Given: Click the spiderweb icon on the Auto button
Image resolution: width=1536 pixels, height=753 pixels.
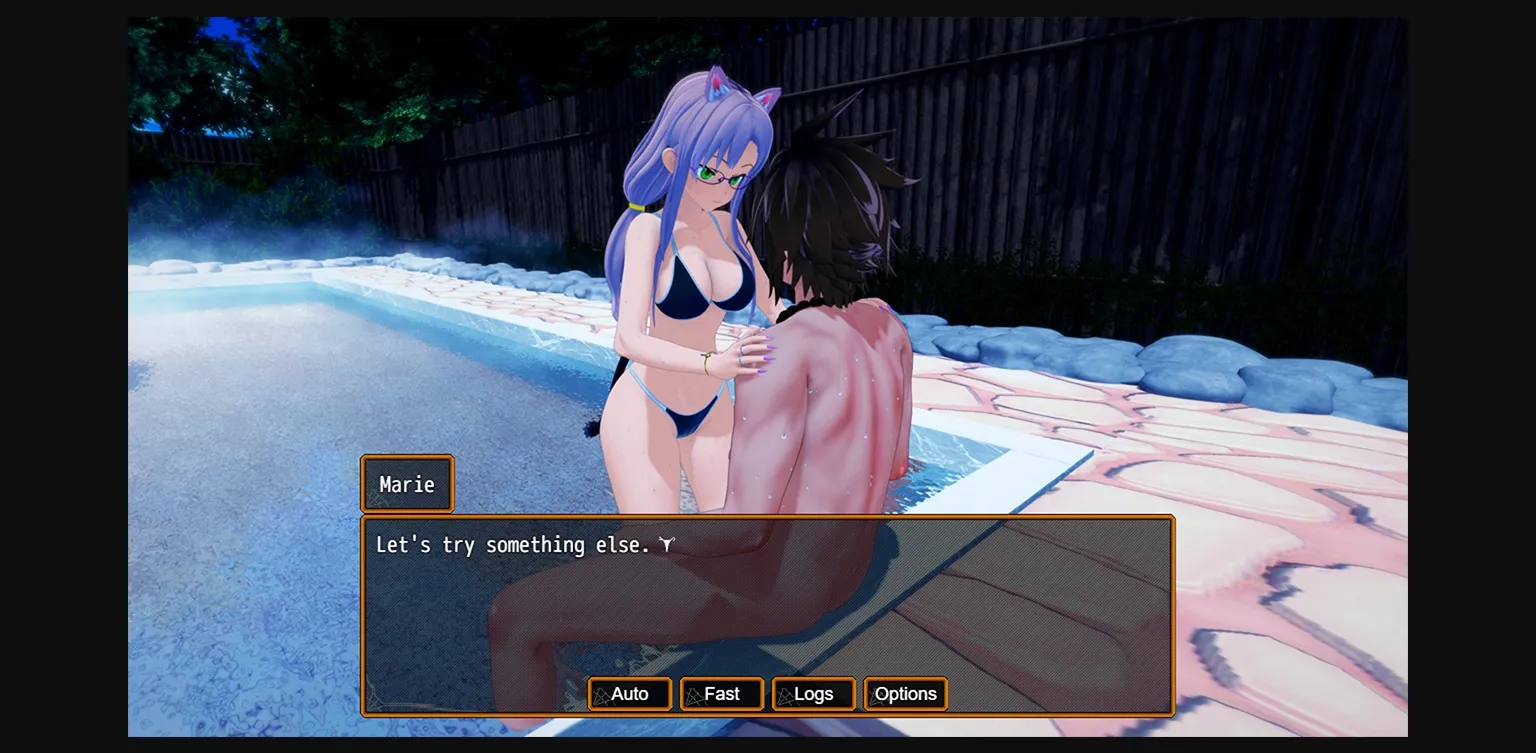Looking at the screenshot, I should tap(603, 697).
